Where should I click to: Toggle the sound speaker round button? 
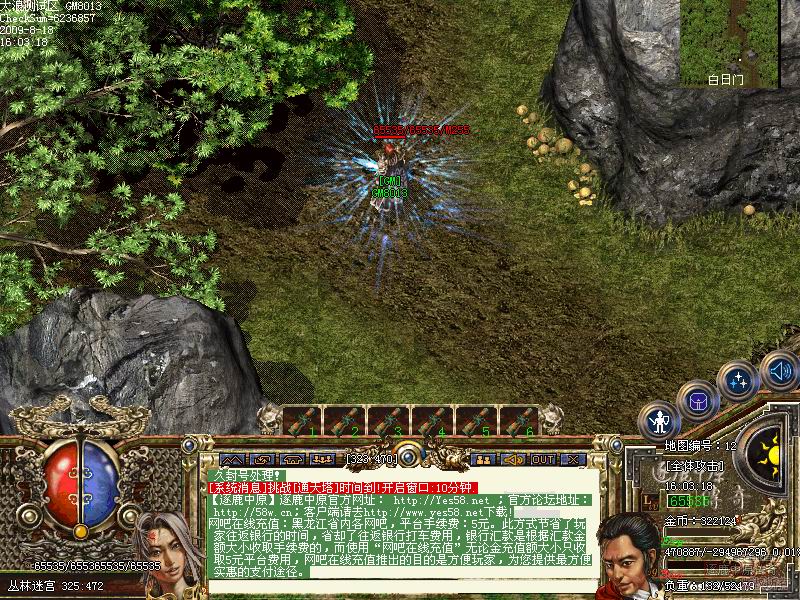pyautogui.click(x=778, y=372)
